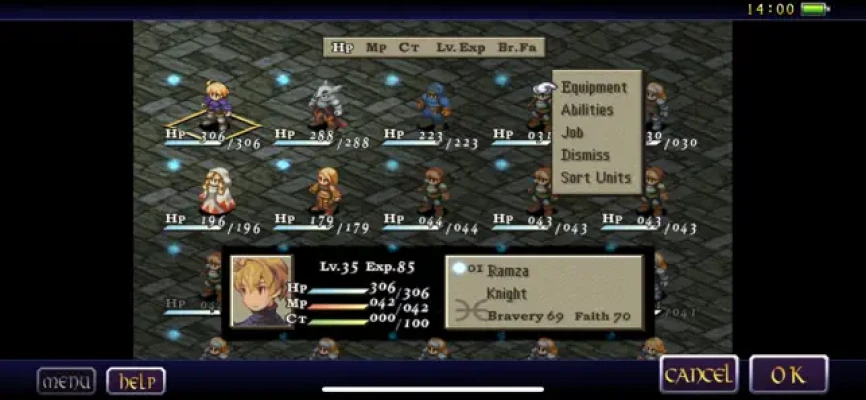This screenshot has width=866, height=400.
Task: Choose Dismiss in the unit menu
Action: 585,155
